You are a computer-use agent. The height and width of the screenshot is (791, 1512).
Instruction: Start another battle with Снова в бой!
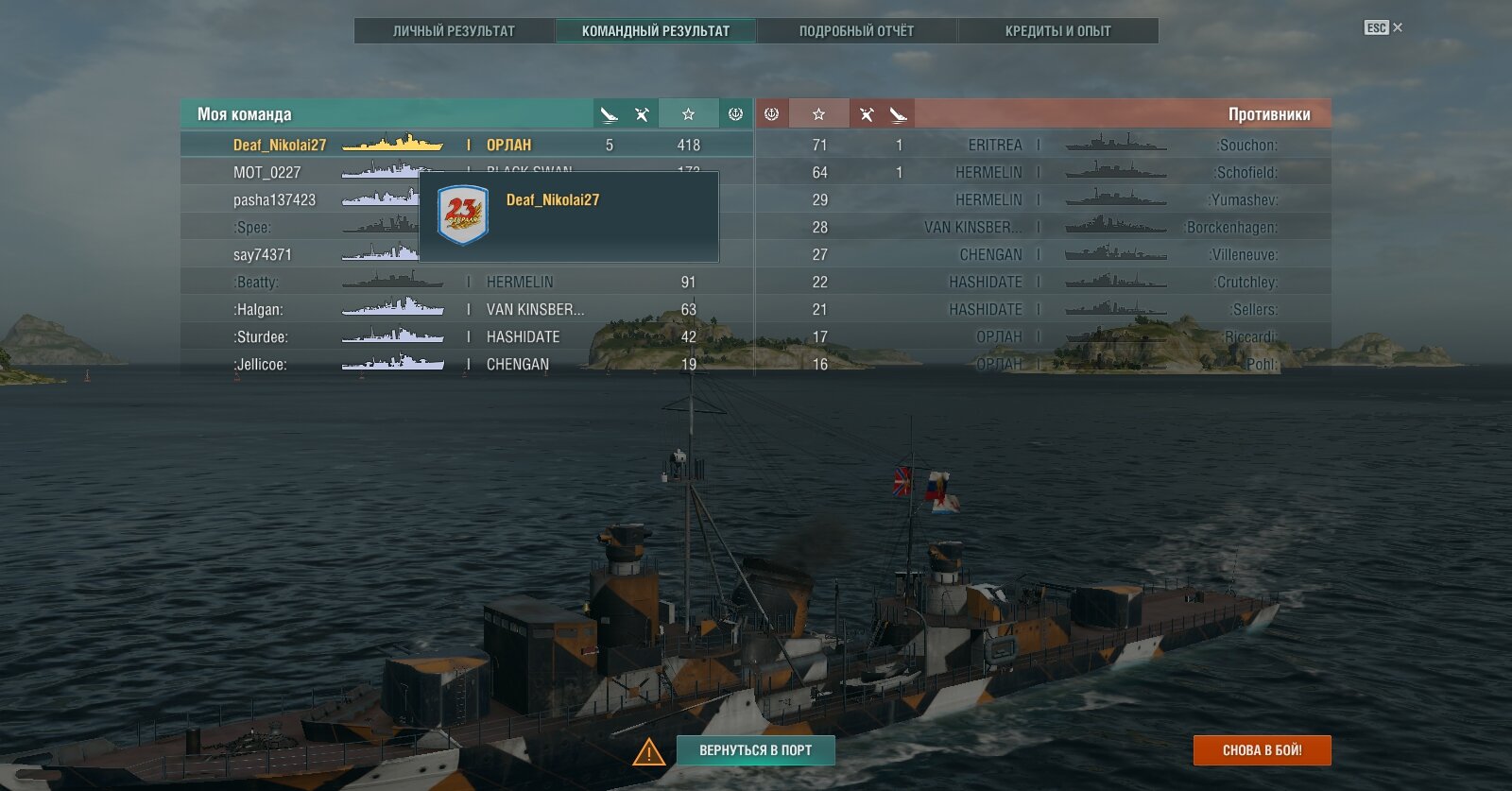click(x=1262, y=750)
